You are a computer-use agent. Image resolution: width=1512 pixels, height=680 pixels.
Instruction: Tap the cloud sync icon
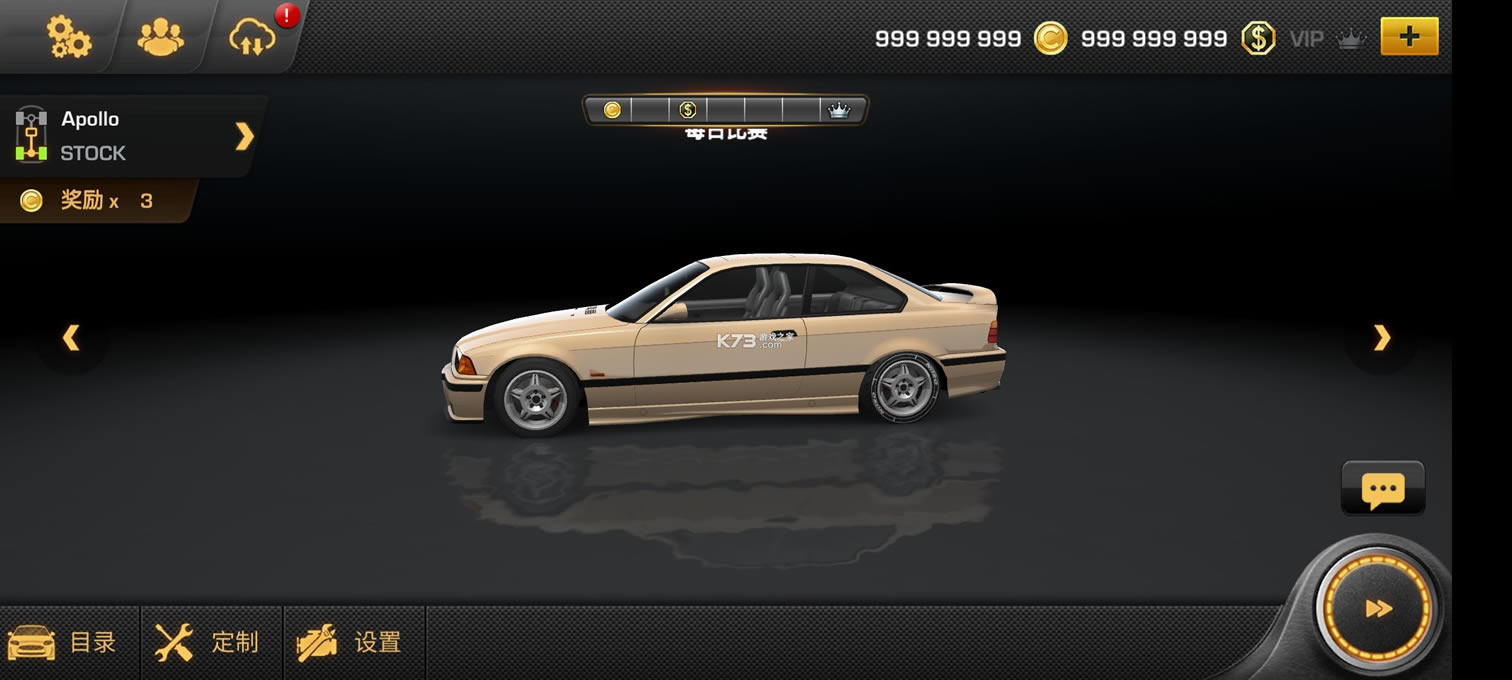[252, 38]
